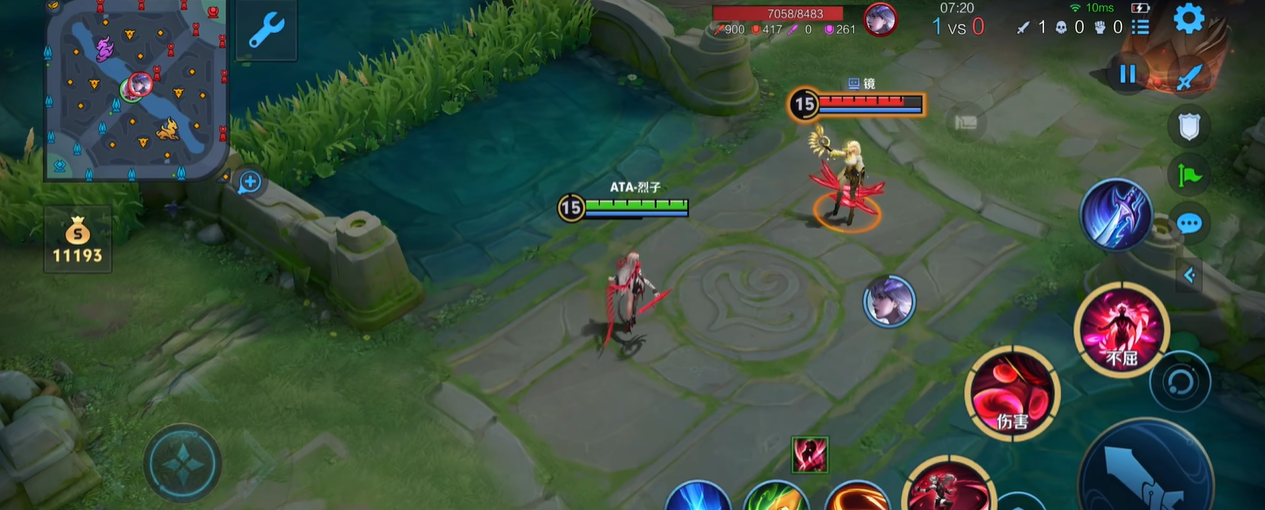
Task: Click the plus icon beside the minimap
Action: point(250,182)
